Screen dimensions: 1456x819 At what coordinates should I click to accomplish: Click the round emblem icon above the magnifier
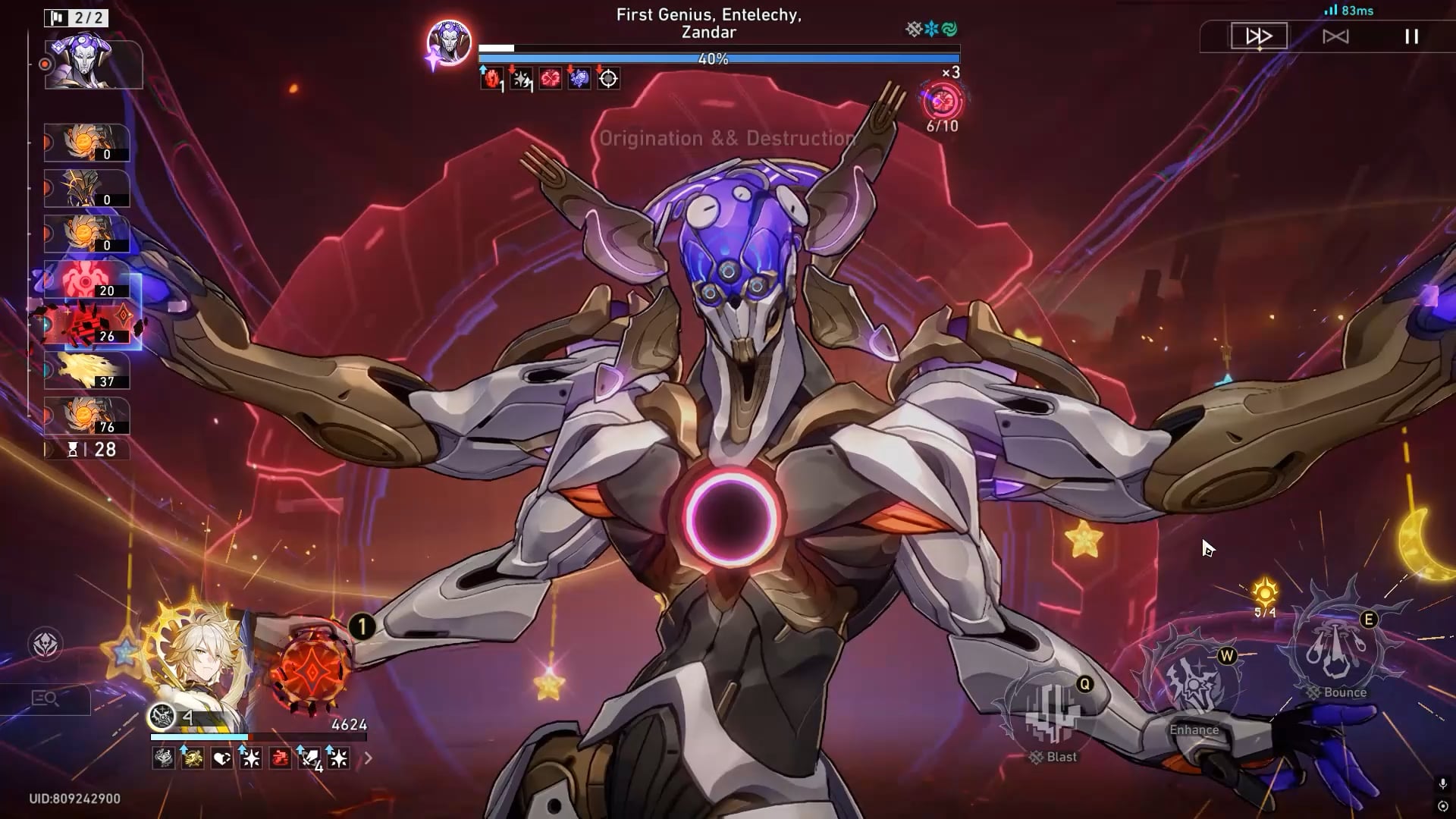[45, 645]
